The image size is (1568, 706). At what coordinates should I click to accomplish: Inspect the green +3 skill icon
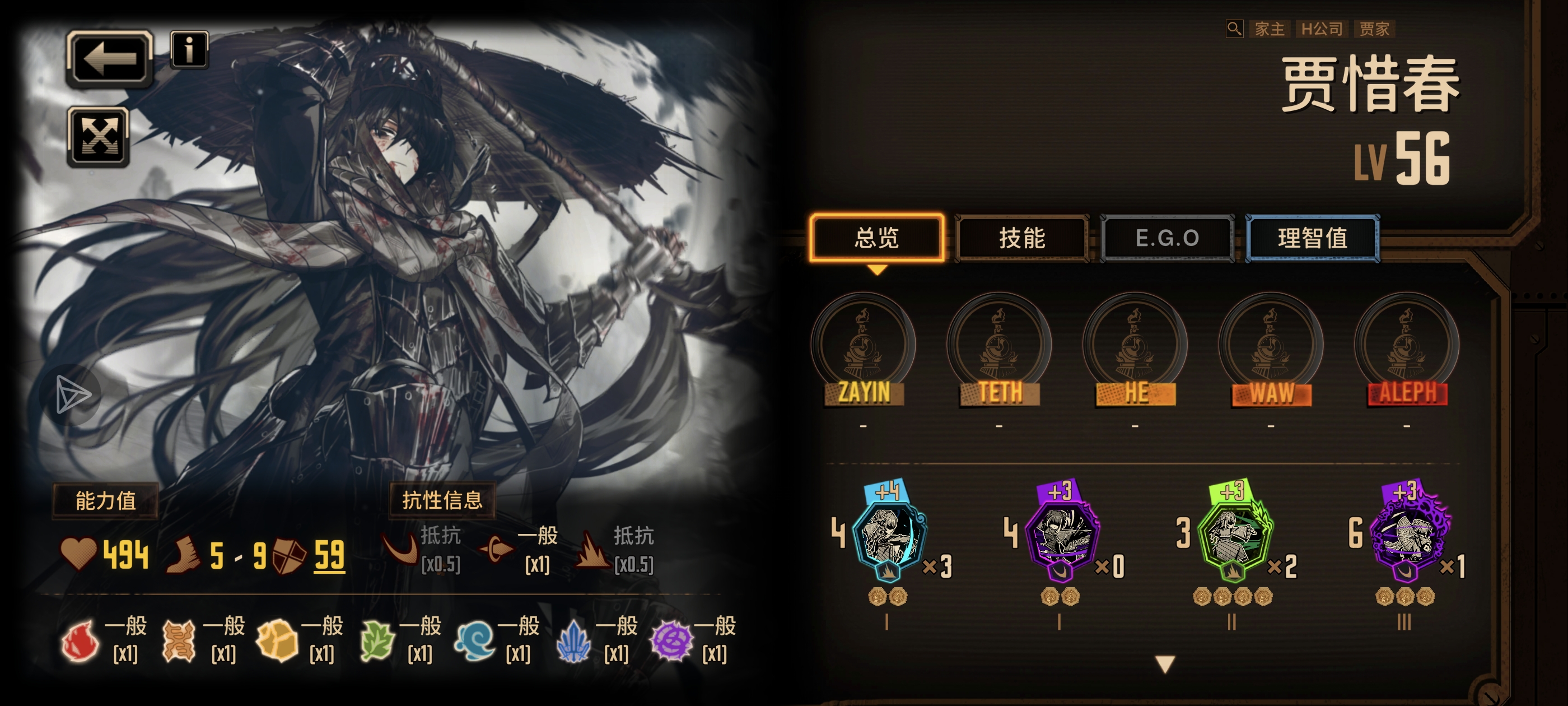coord(1234,534)
